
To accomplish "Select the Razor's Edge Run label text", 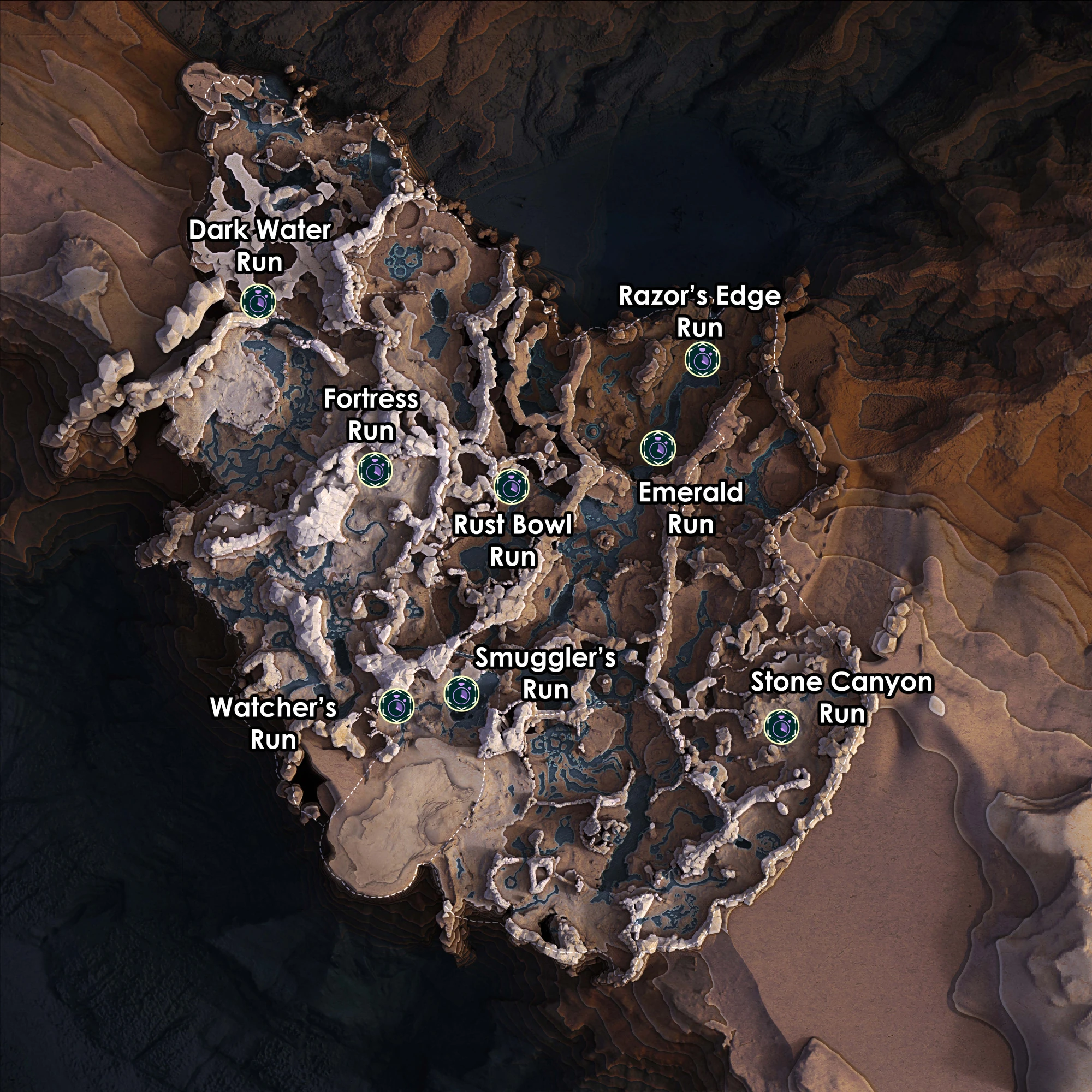I will [x=701, y=311].
